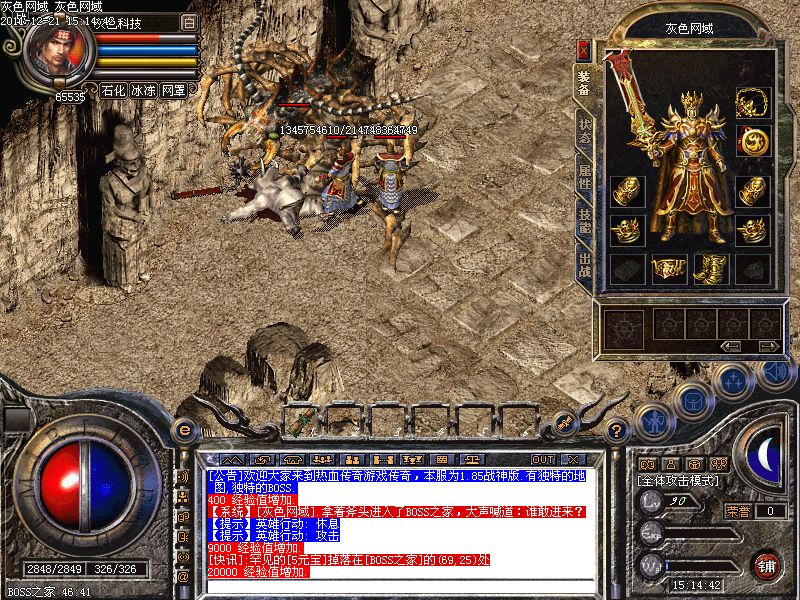Open the question mark help button
This screenshot has height=600, width=800.
pyautogui.click(x=618, y=432)
